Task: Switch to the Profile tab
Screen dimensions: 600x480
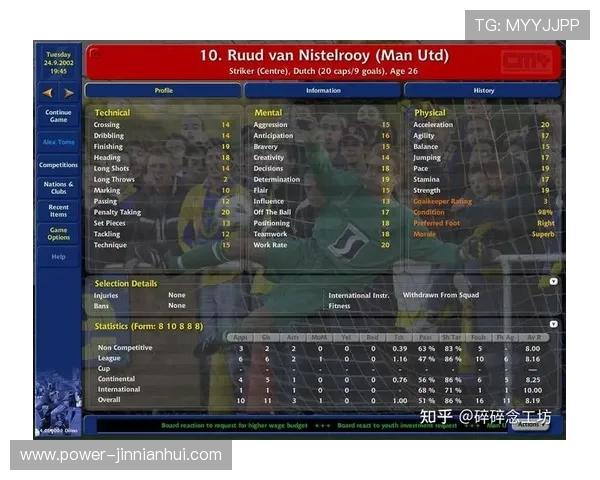Action: [163, 90]
